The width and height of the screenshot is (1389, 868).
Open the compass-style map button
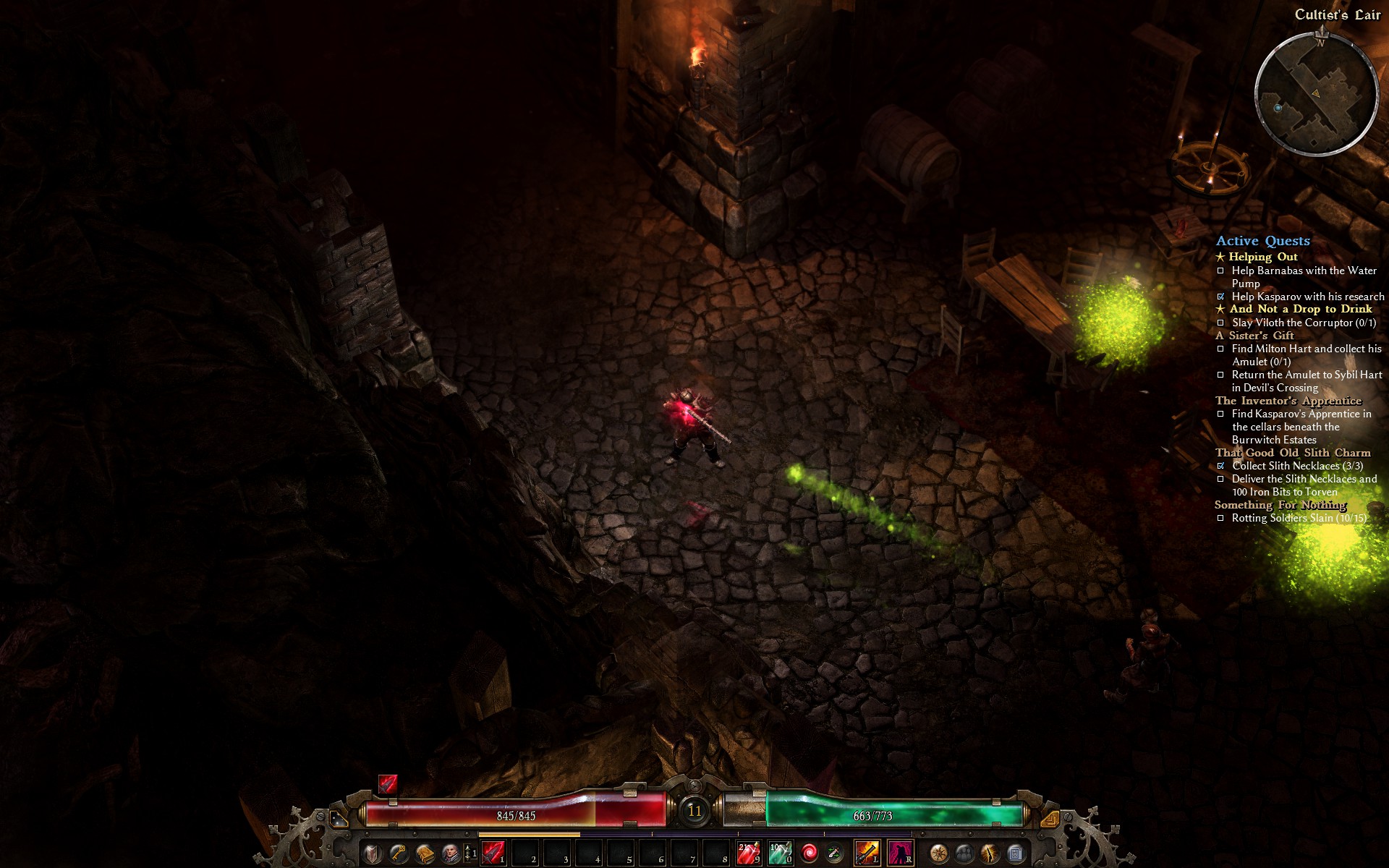point(939,854)
